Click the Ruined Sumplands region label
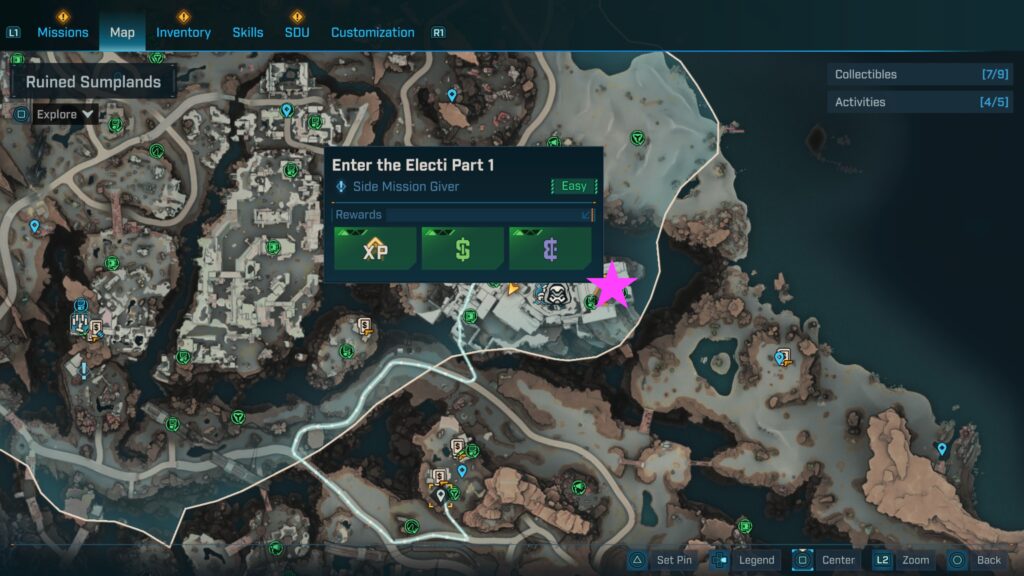This screenshot has width=1024, height=576. click(93, 82)
